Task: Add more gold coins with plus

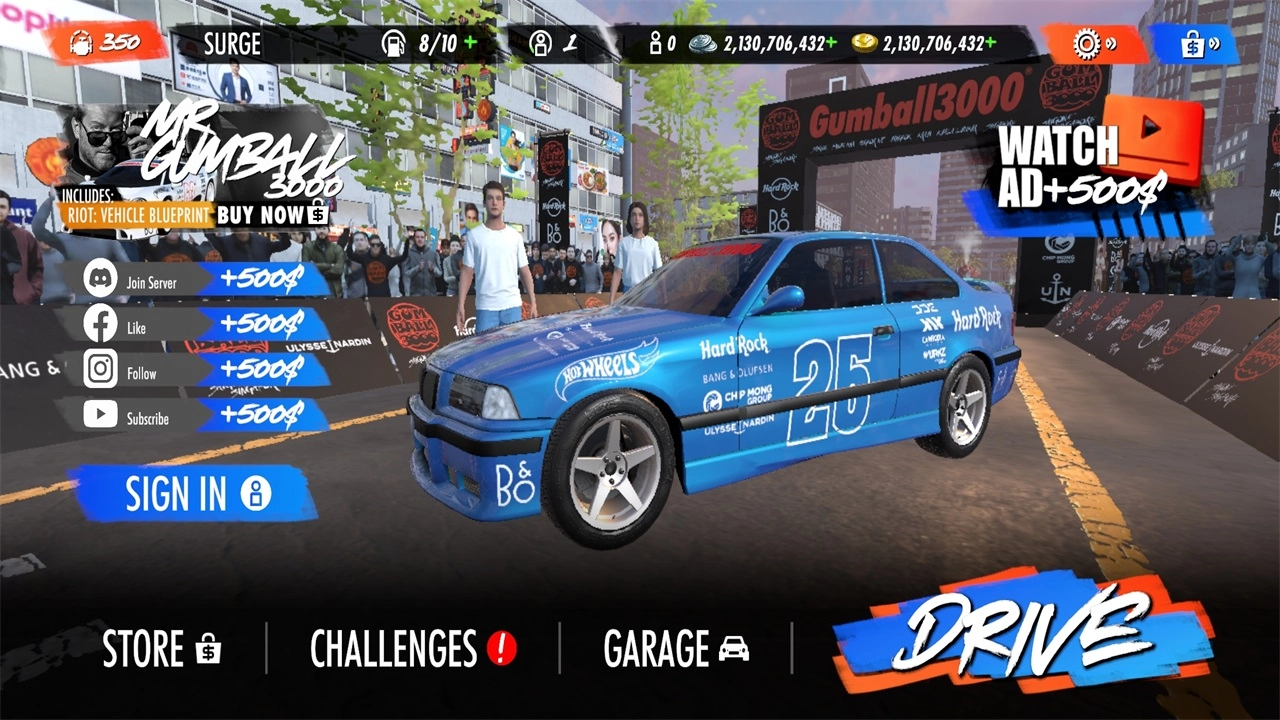Action: coord(990,43)
